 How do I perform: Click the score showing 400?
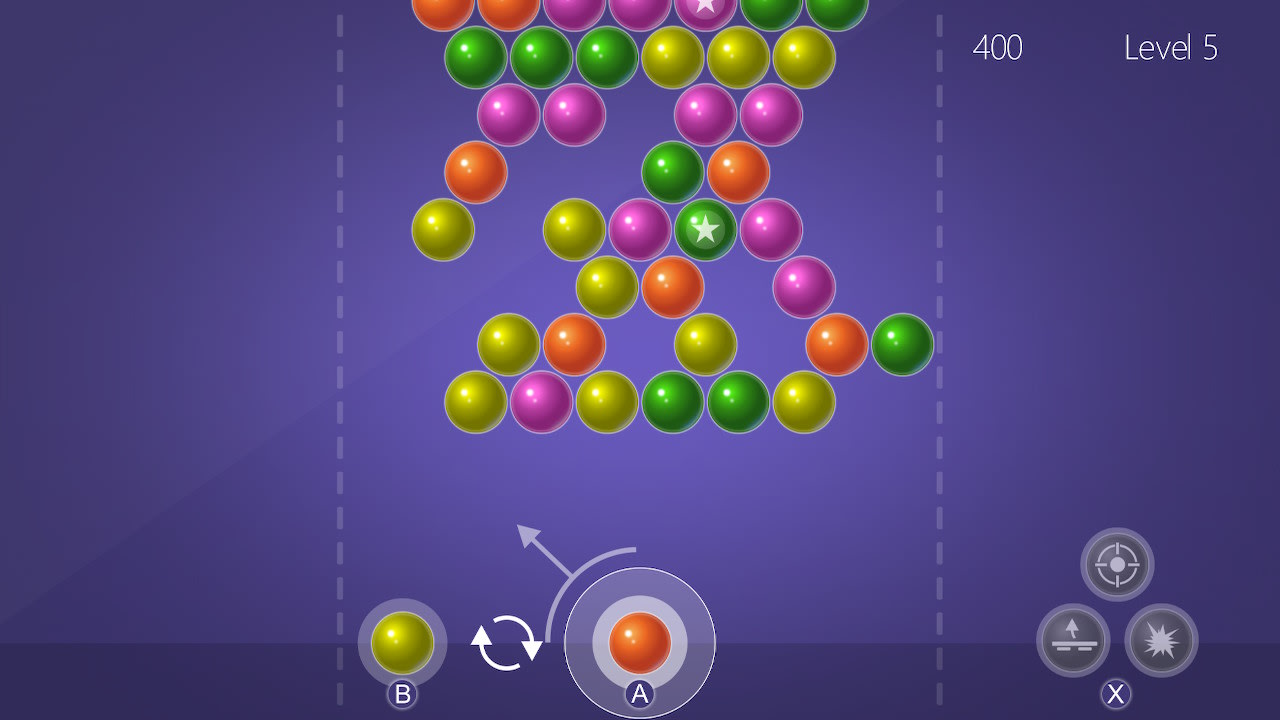(997, 48)
